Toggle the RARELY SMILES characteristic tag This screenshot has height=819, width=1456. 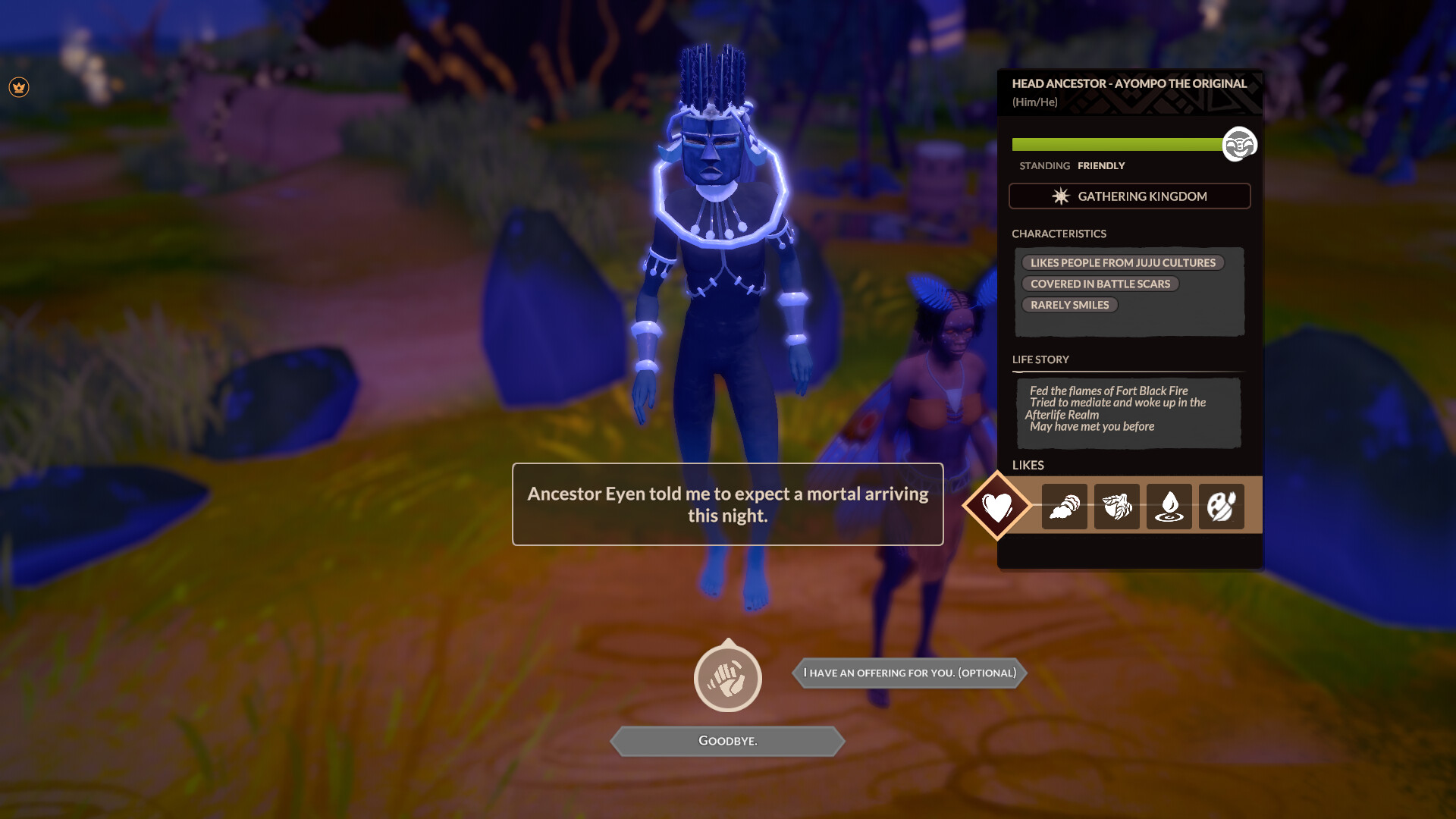click(1070, 304)
